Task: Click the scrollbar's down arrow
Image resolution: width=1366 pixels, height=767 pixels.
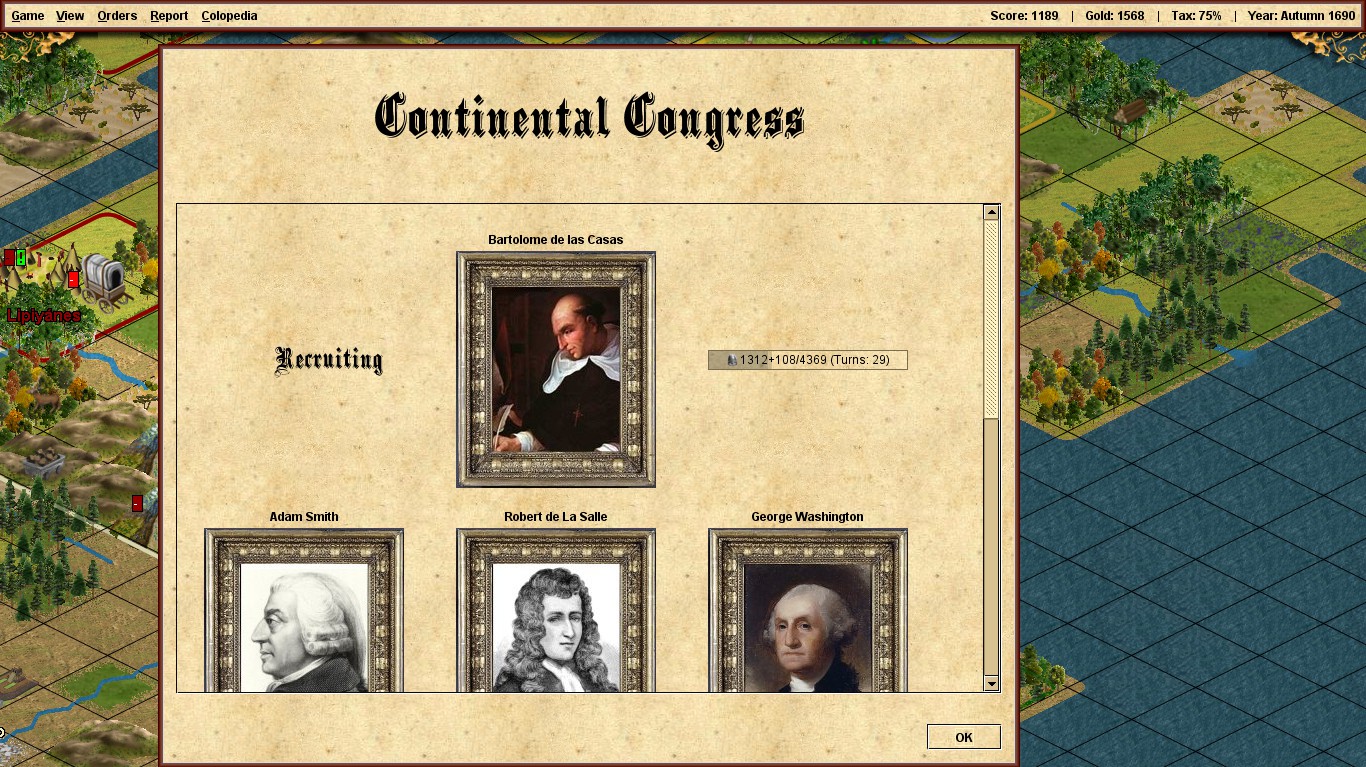Action: (991, 683)
